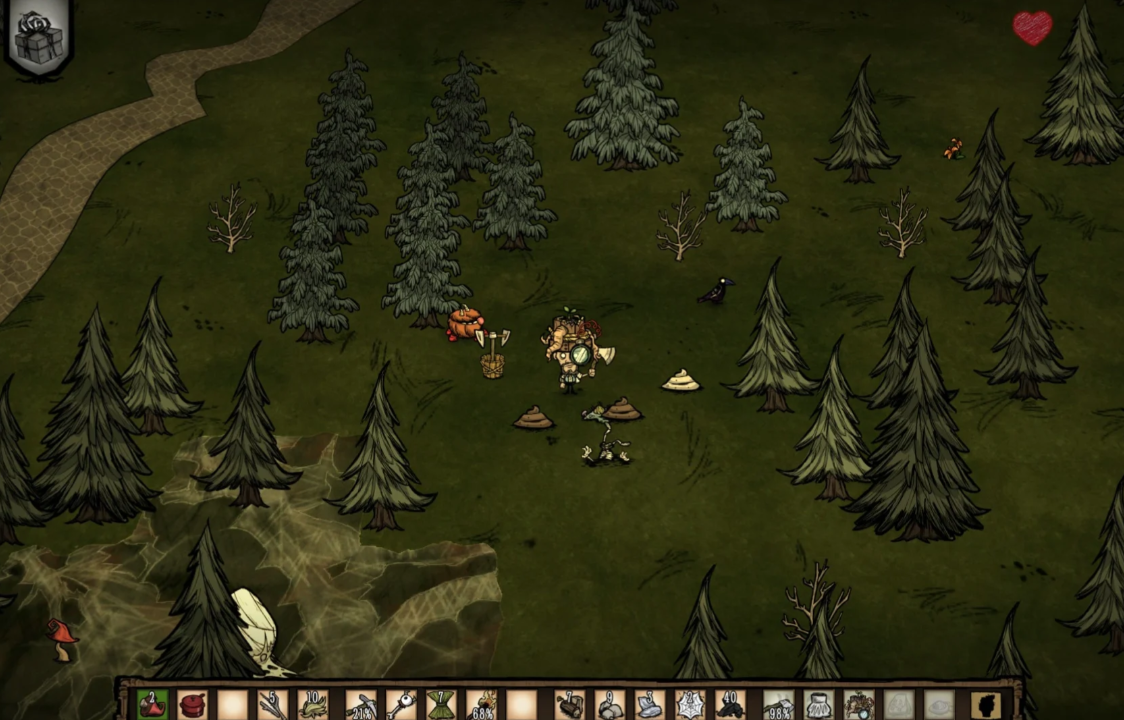1124x720 pixels.
Task: Select the stack of forty charcoal
Action: 730,705
